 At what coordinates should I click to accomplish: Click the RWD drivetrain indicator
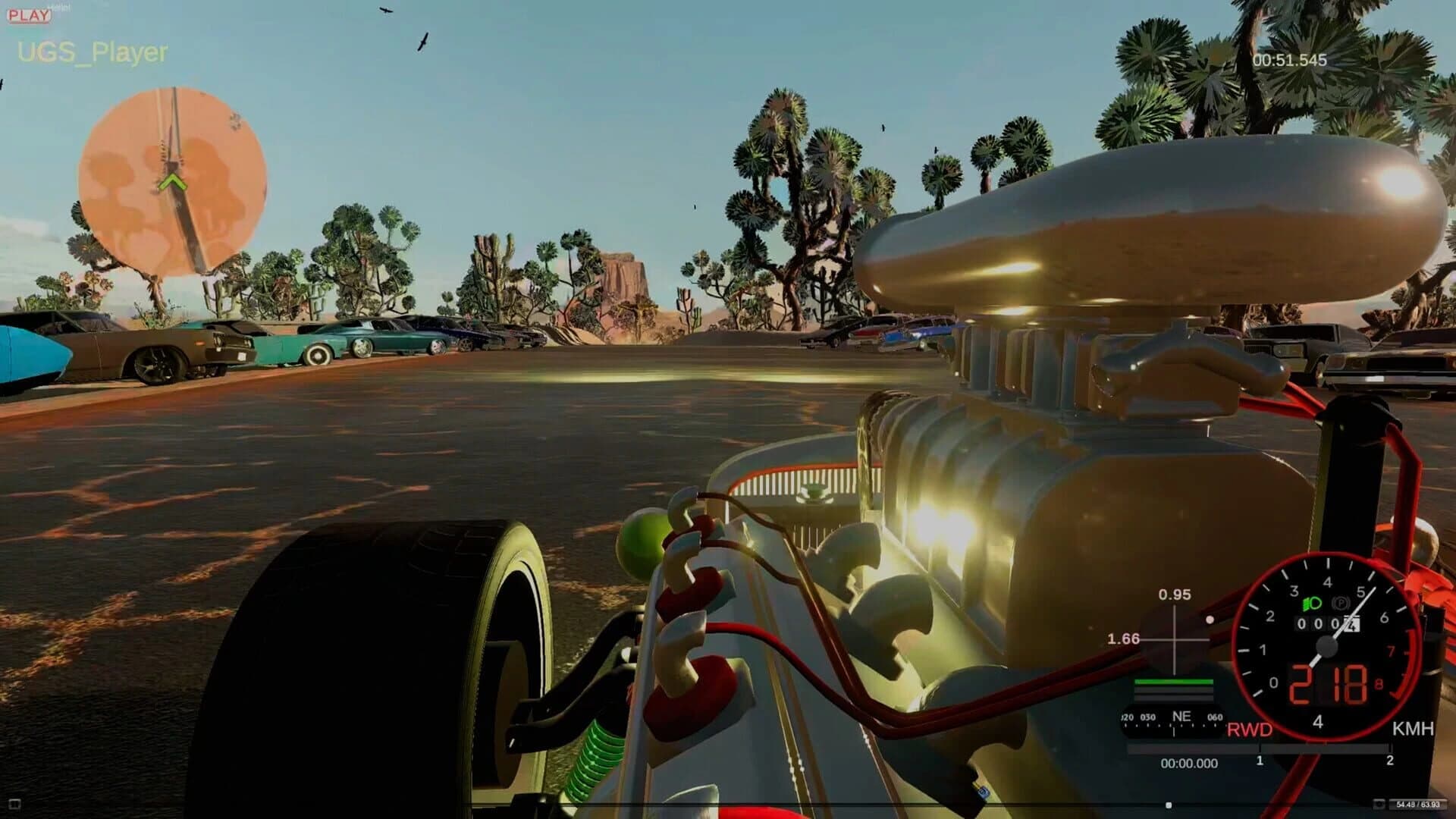[1250, 728]
